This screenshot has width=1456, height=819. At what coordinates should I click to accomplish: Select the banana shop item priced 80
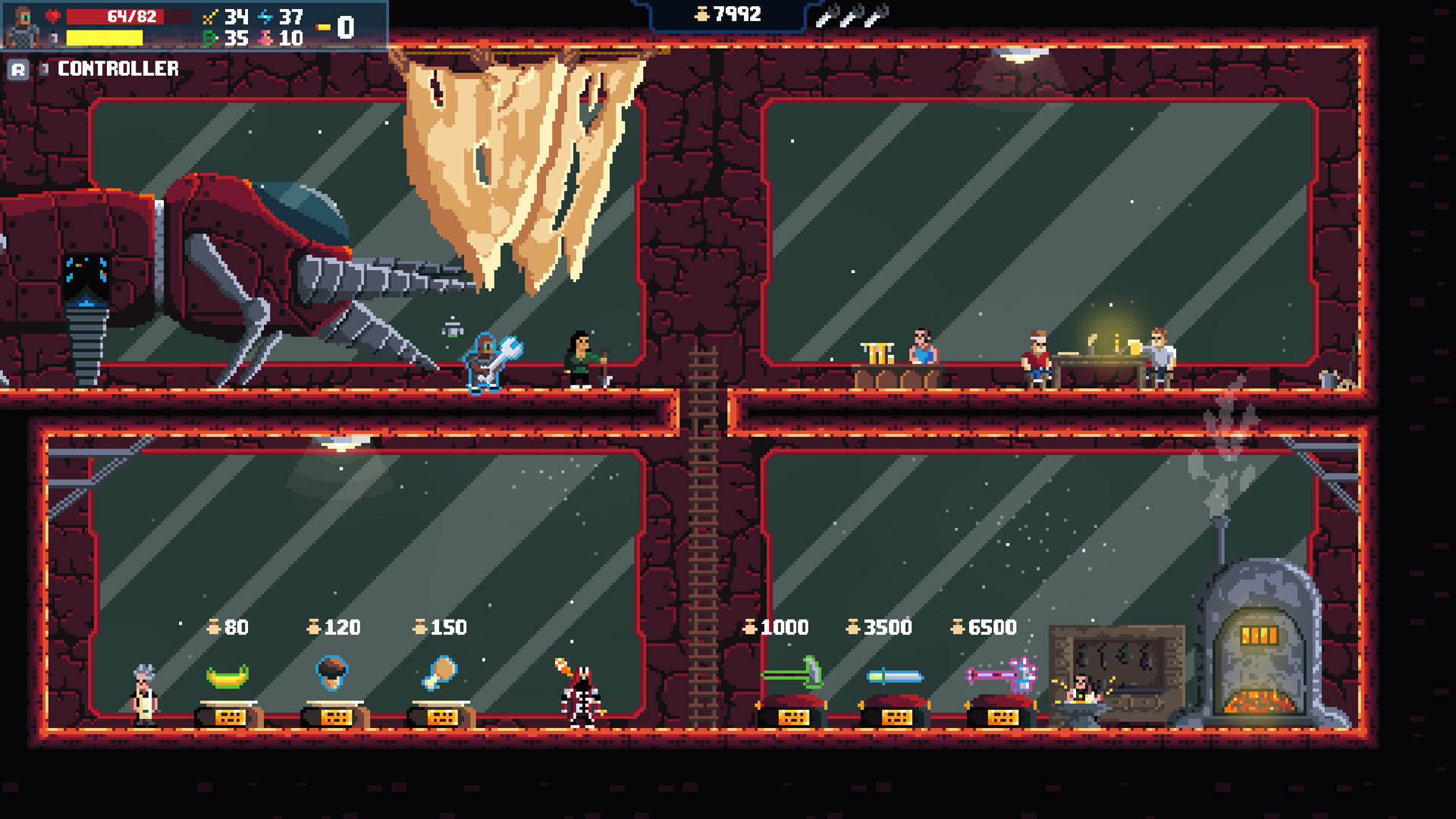pos(227,676)
